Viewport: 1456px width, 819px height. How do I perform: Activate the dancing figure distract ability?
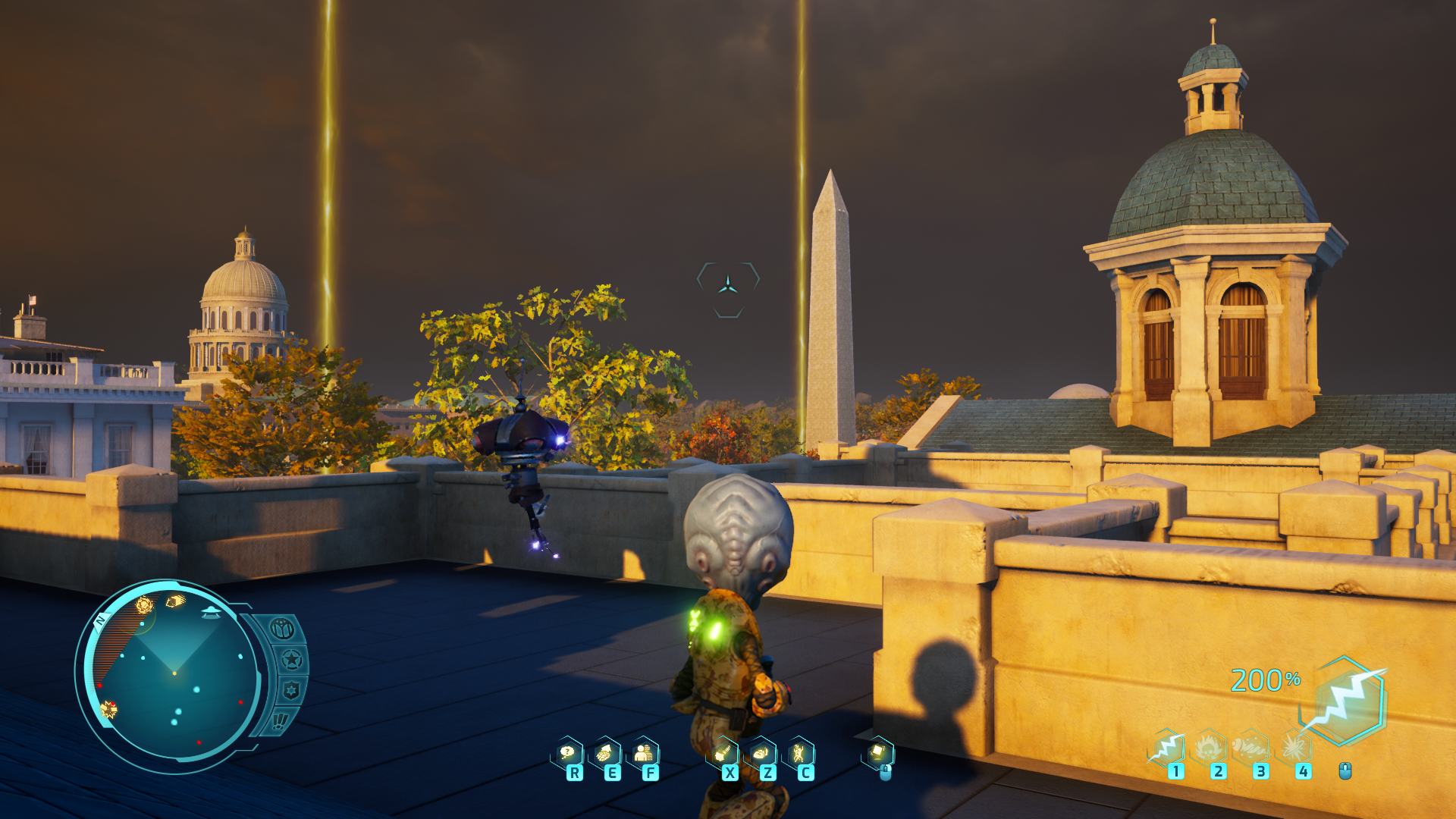tap(799, 753)
